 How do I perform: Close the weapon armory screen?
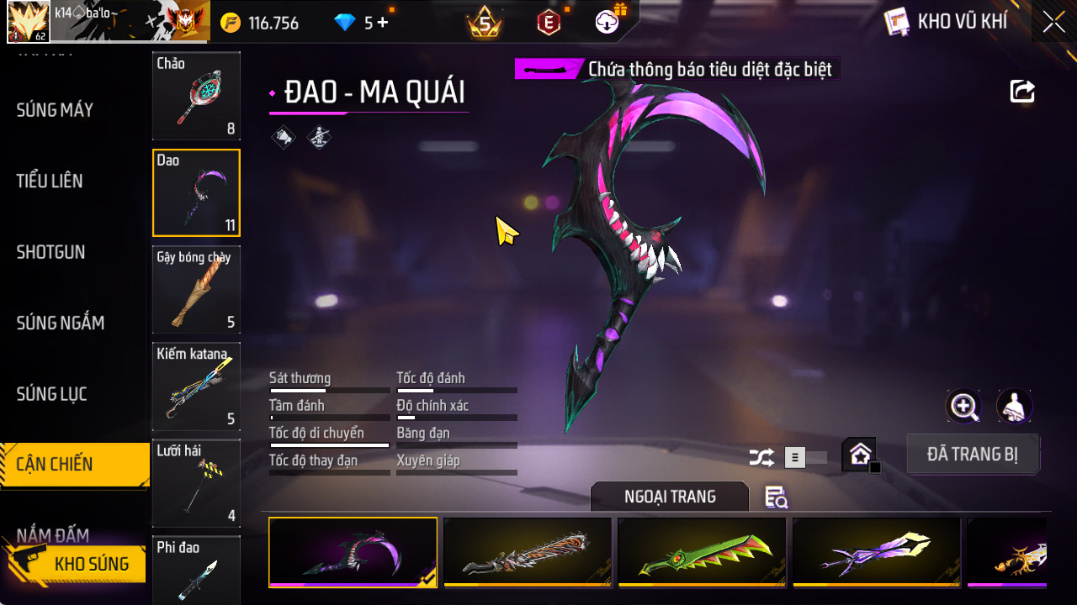point(1053,22)
